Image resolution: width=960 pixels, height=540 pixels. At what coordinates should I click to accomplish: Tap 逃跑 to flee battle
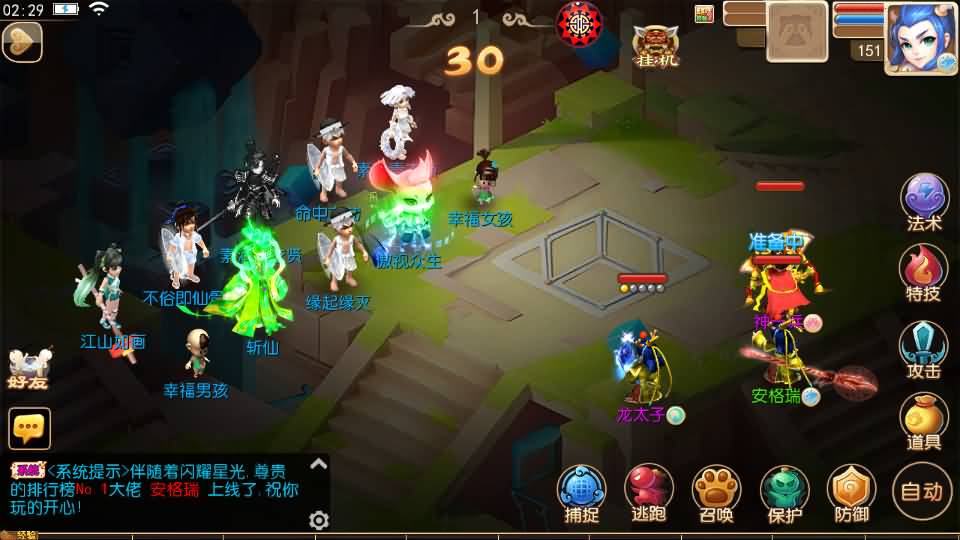click(649, 491)
